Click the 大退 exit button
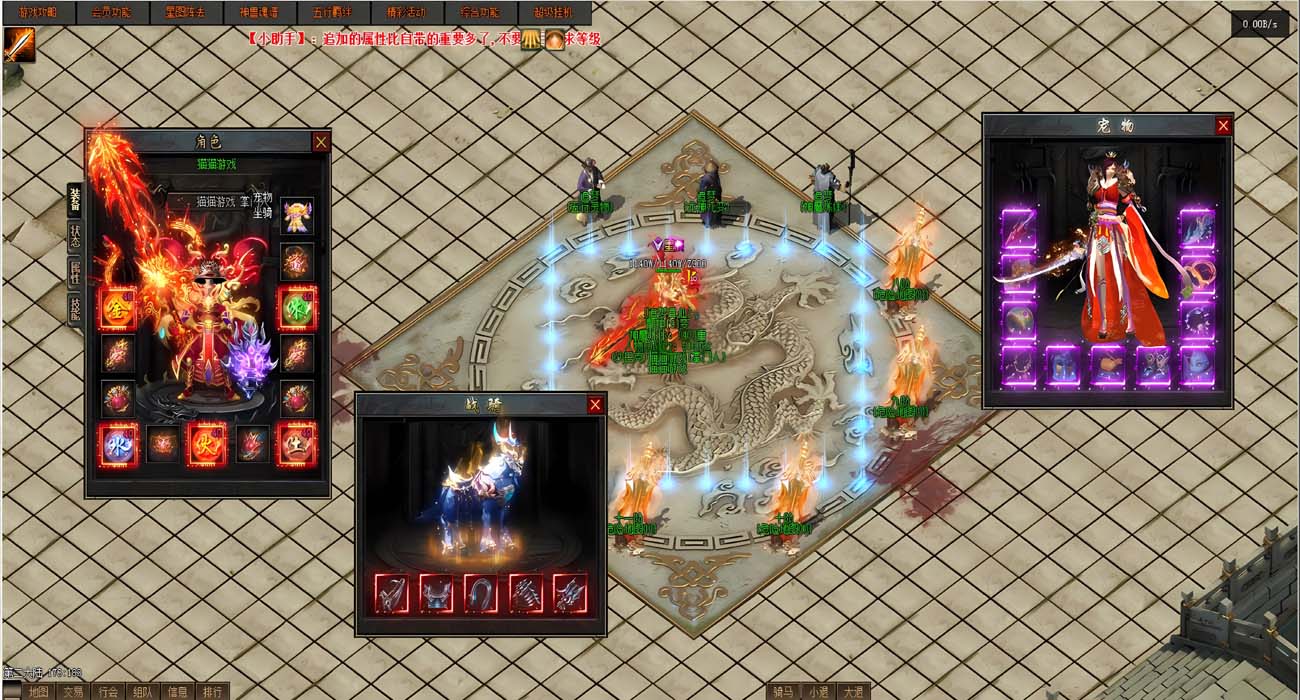 coord(852,692)
